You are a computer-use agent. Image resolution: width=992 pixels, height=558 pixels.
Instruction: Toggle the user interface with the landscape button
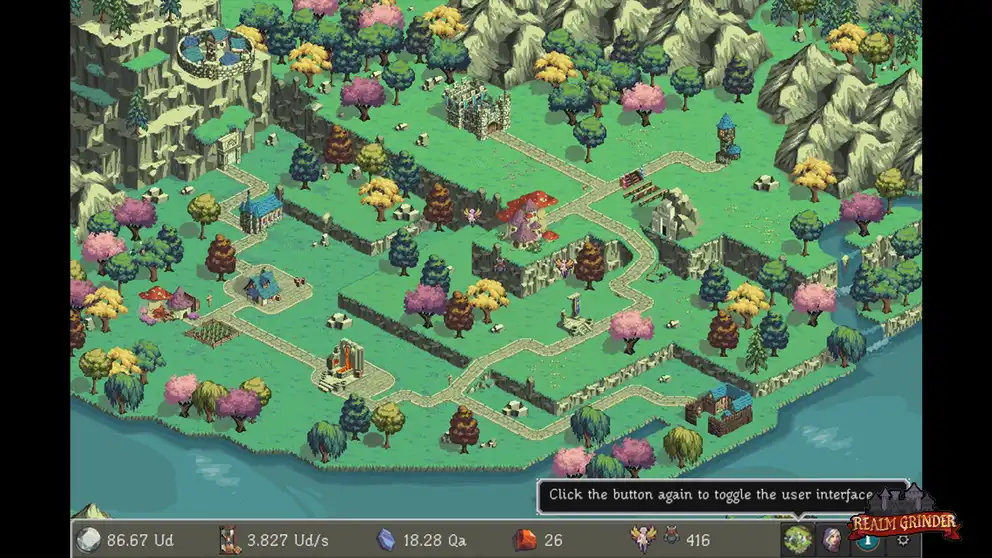[797, 539]
